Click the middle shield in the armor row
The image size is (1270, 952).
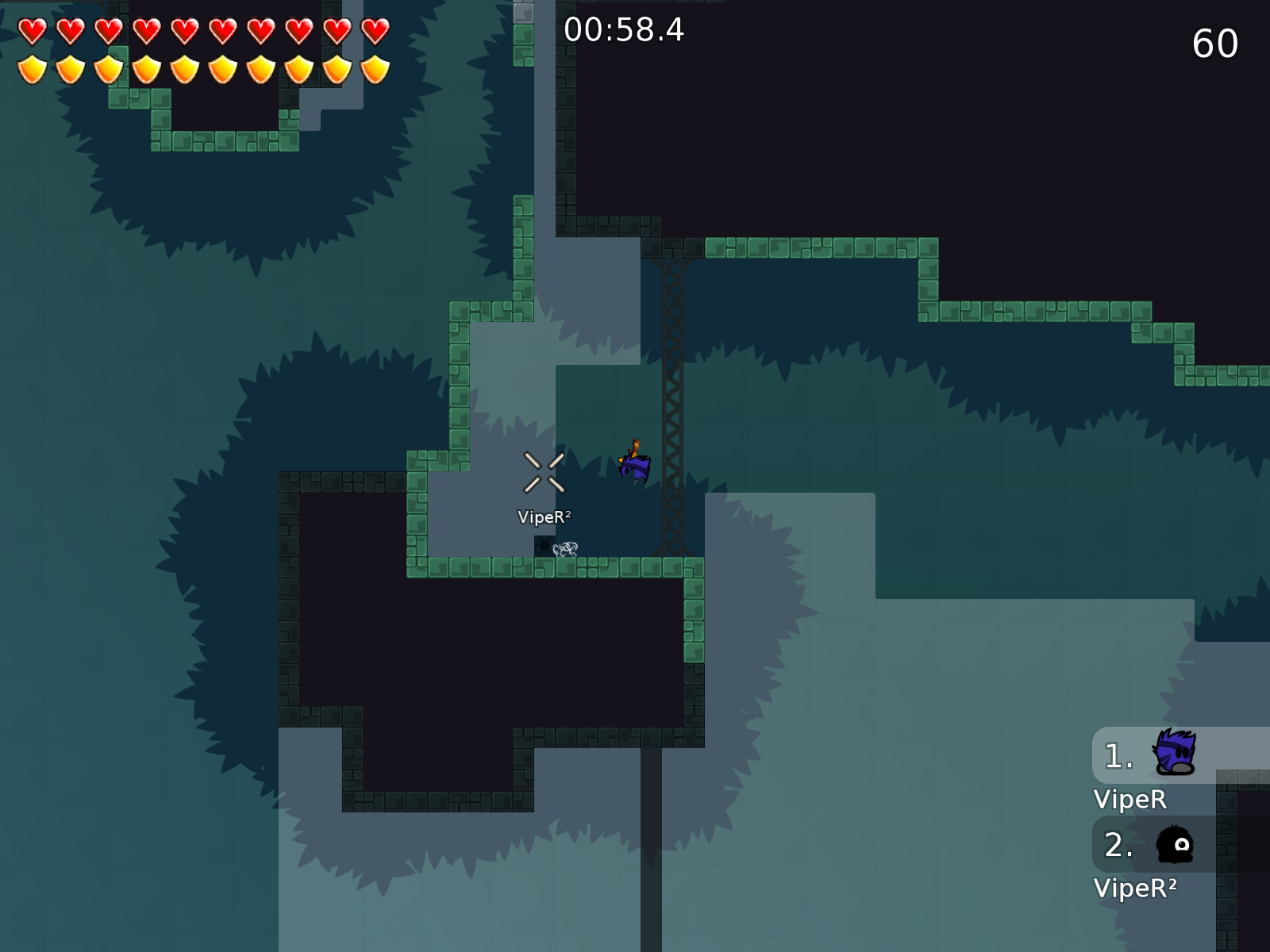(222, 69)
